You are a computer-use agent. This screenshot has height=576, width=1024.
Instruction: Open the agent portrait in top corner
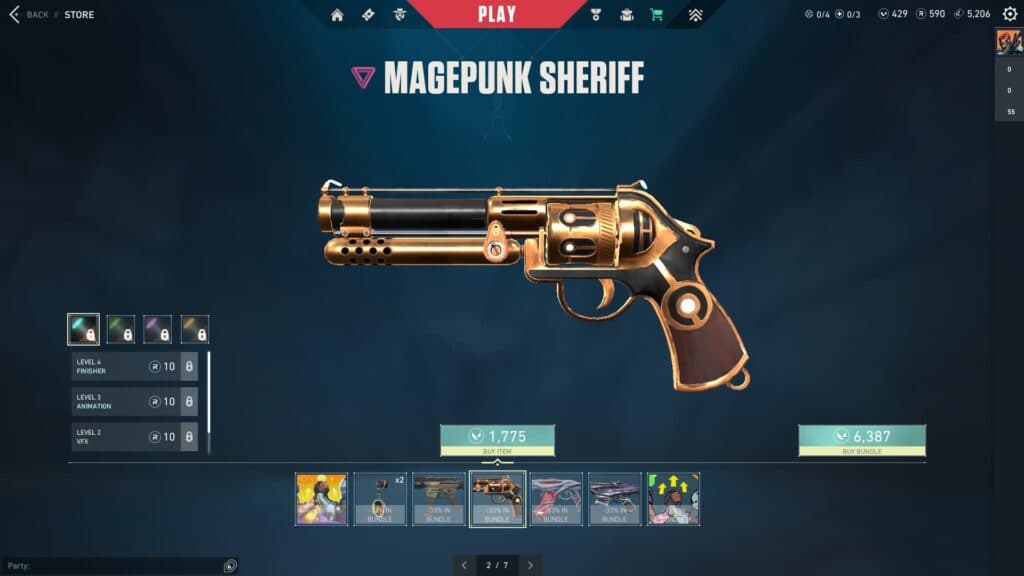[1008, 42]
